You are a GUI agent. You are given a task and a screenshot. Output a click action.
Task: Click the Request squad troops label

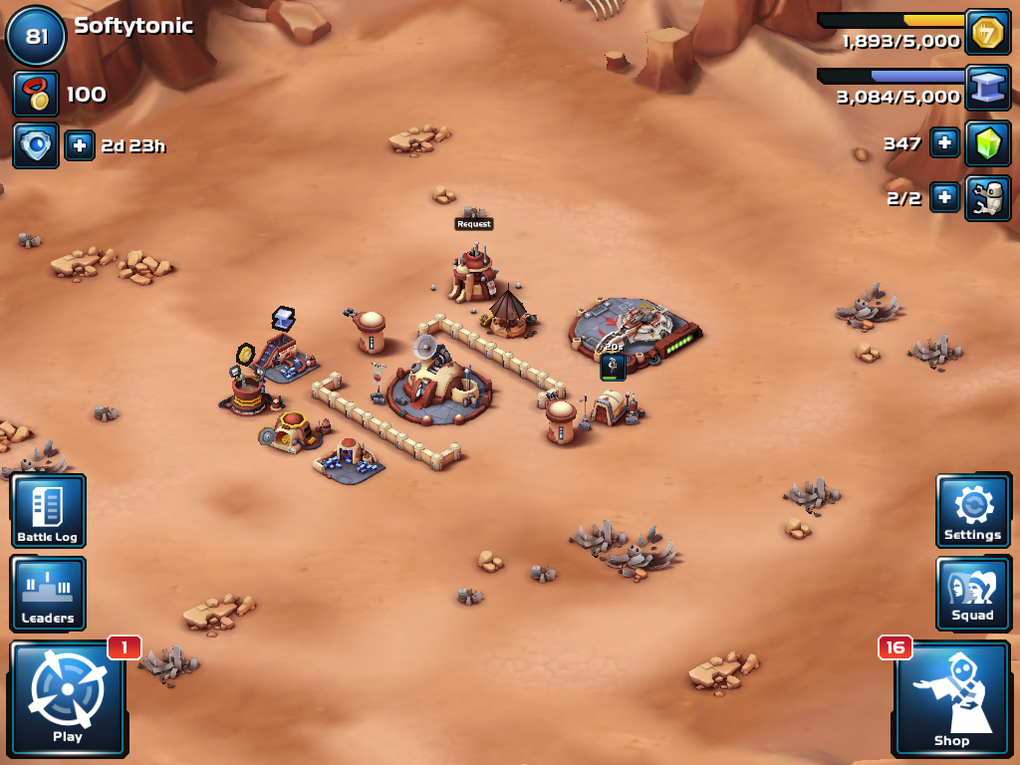coord(474,224)
